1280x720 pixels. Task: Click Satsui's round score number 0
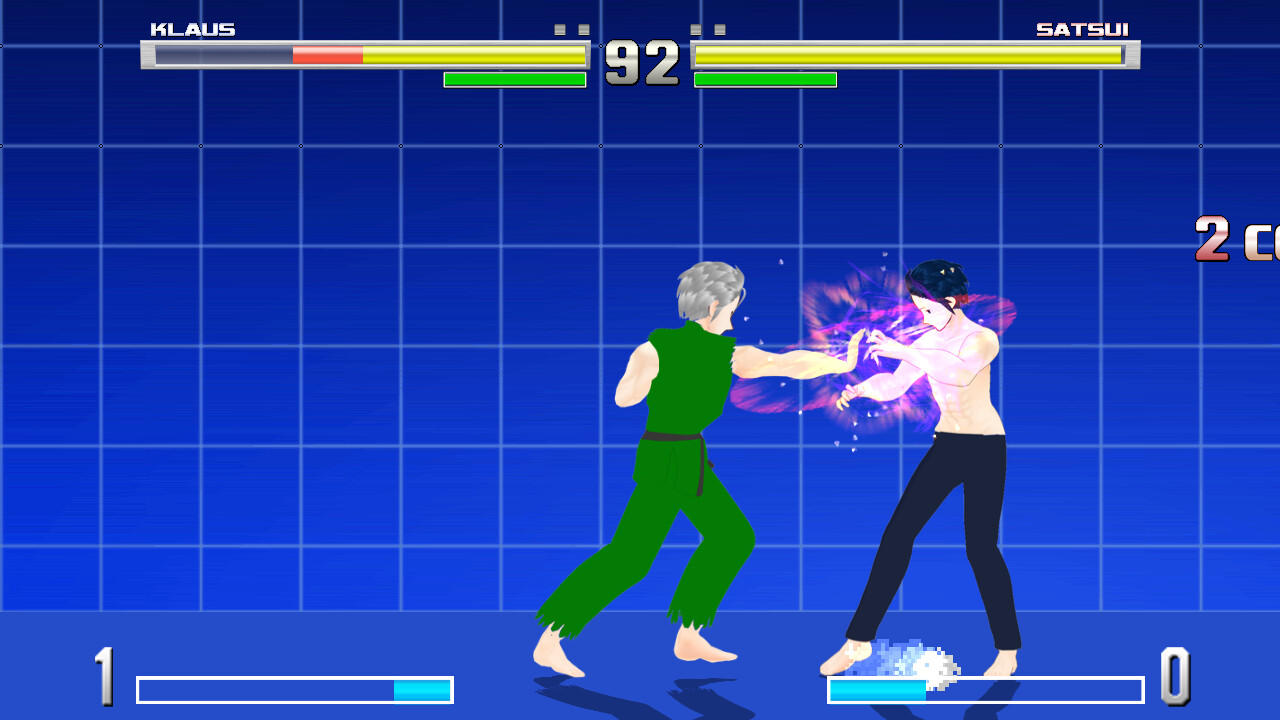point(1175,676)
